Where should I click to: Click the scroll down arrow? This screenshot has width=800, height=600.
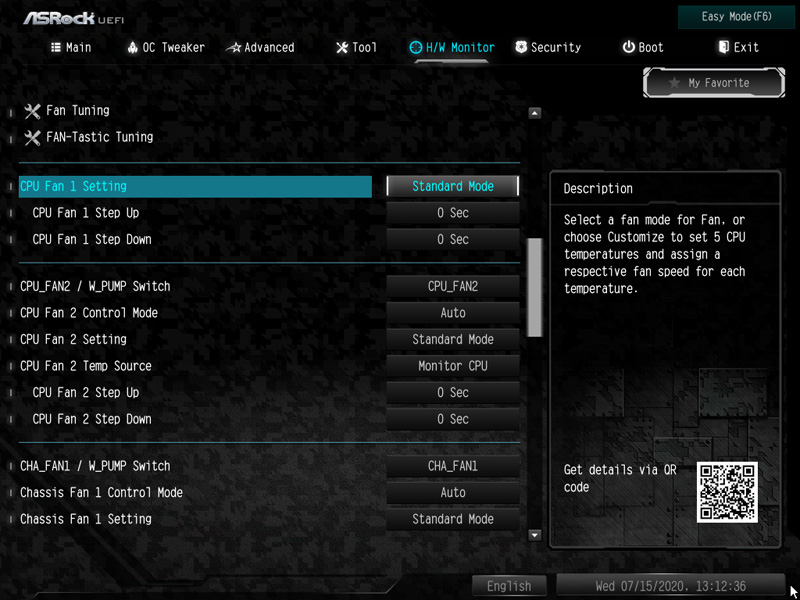[x=534, y=536]
